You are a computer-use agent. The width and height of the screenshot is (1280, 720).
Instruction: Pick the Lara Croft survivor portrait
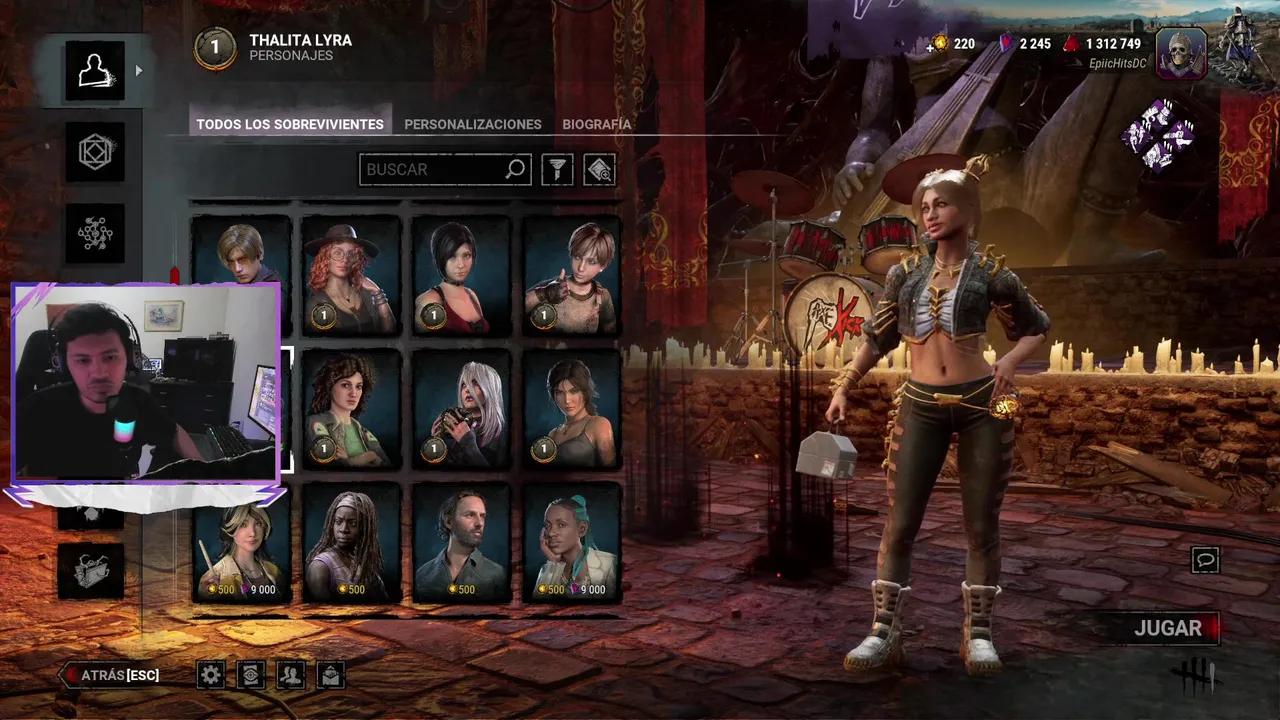[x=572, y=409]
